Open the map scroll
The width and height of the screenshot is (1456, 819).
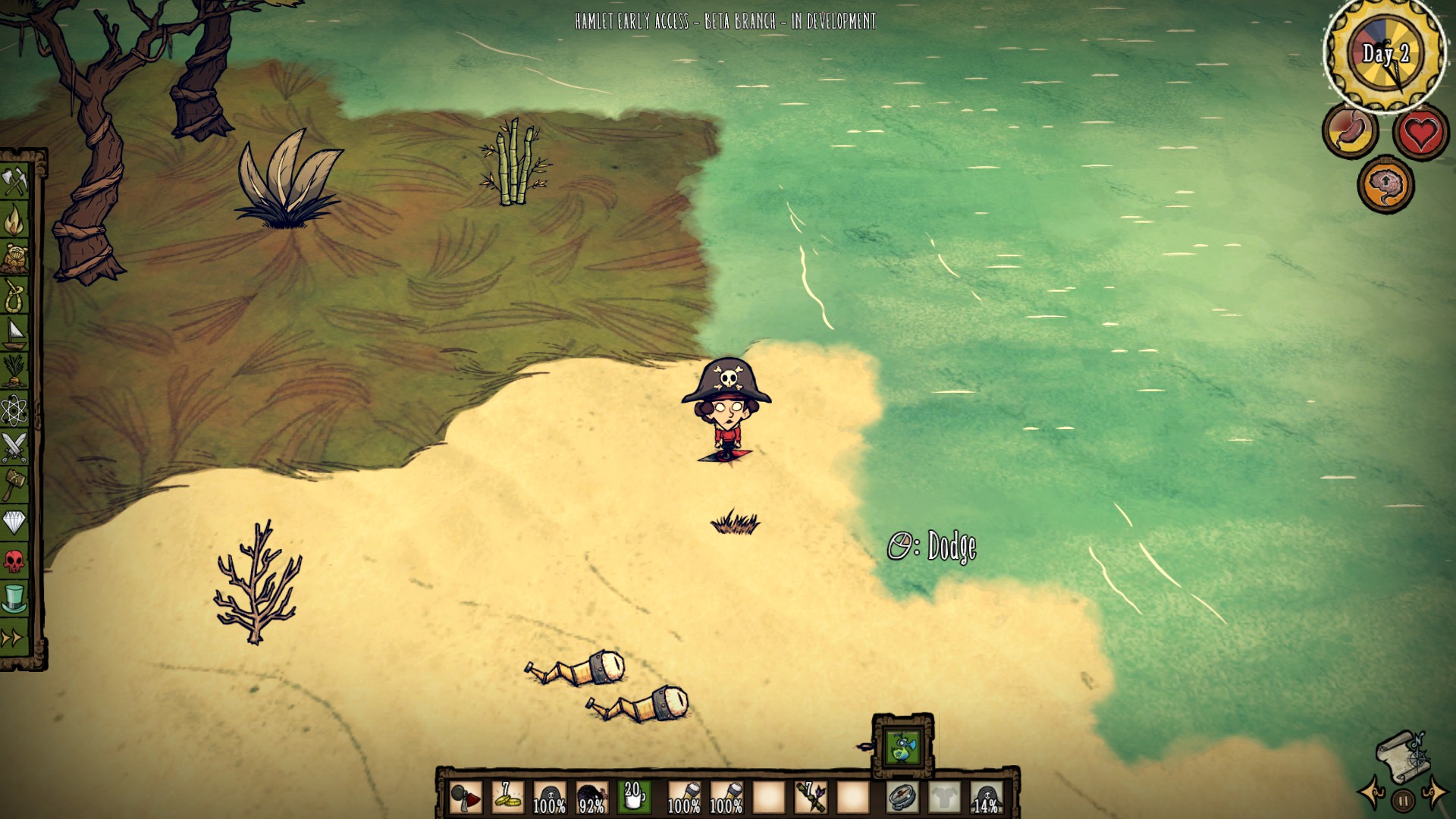point(1401,755)
